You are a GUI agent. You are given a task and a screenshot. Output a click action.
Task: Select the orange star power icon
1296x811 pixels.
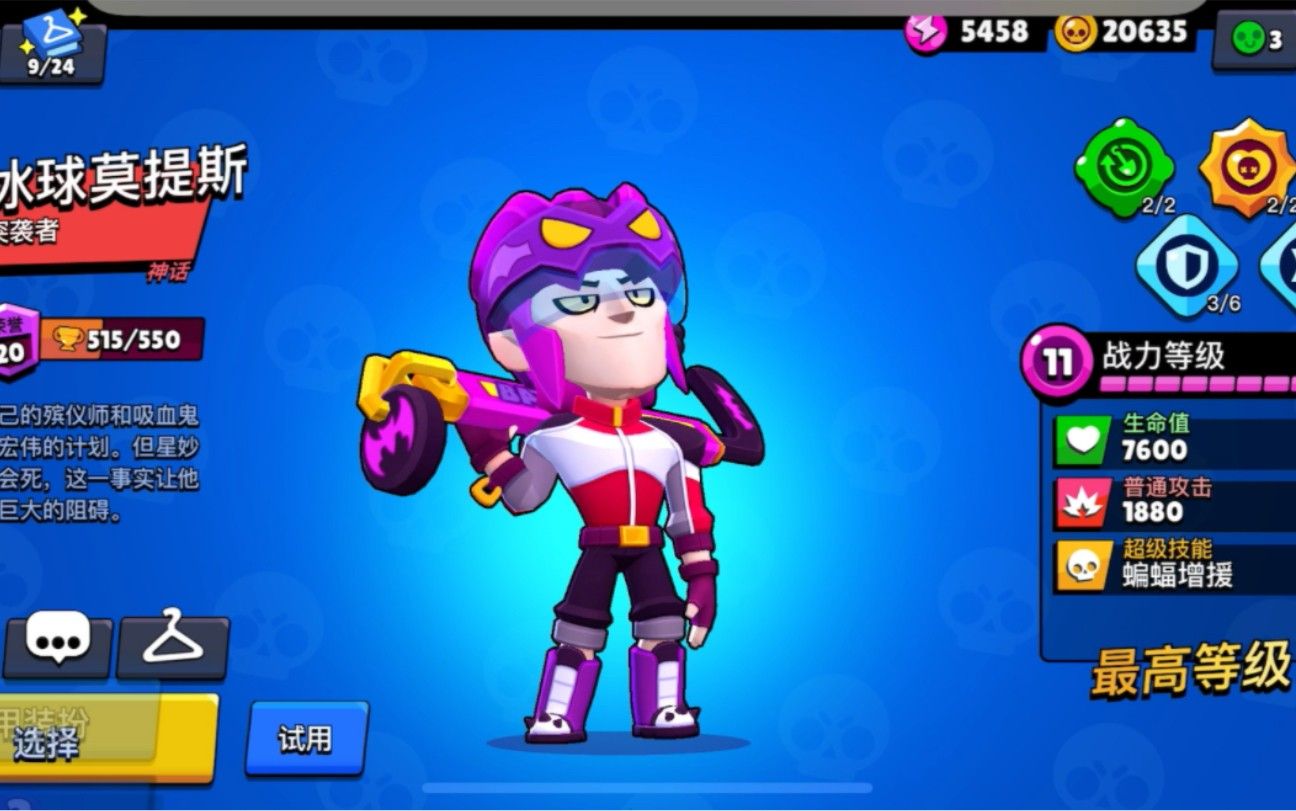click(1247, 166)
